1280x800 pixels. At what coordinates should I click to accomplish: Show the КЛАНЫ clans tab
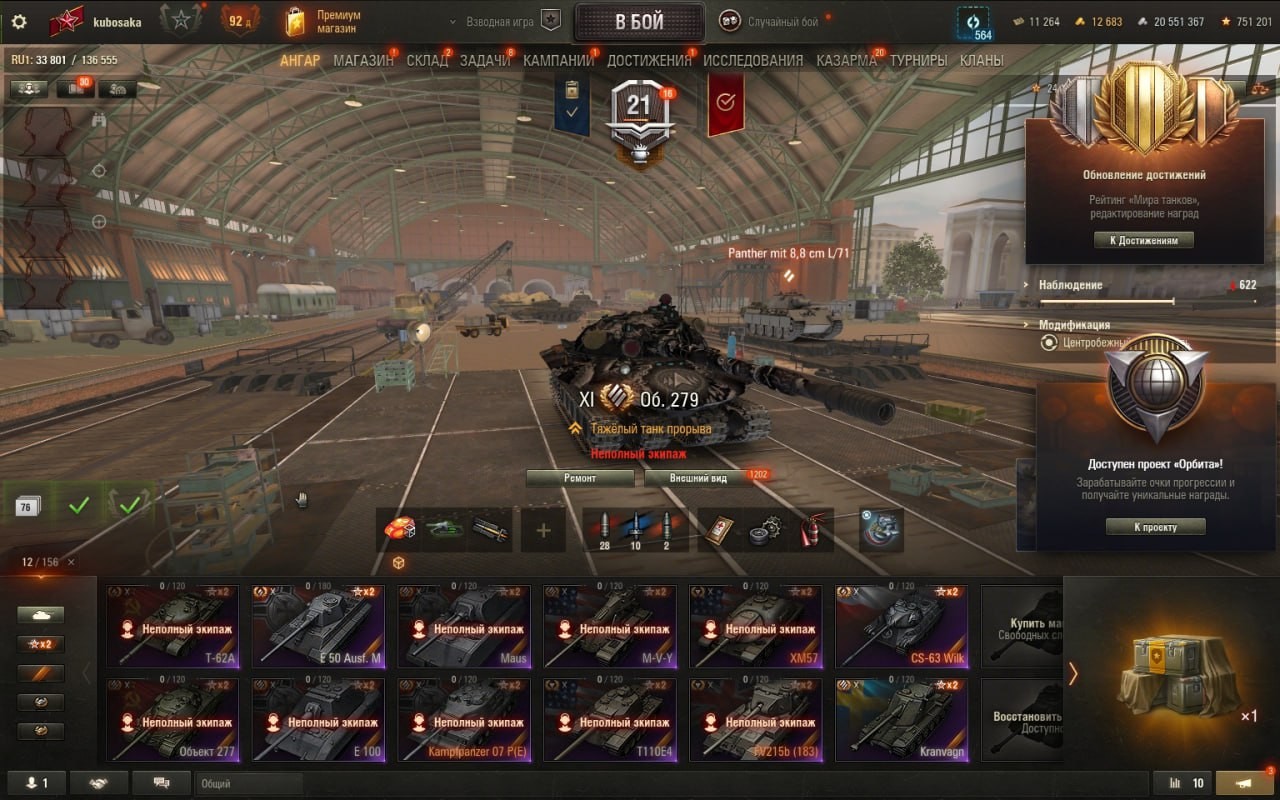(981, 60)
